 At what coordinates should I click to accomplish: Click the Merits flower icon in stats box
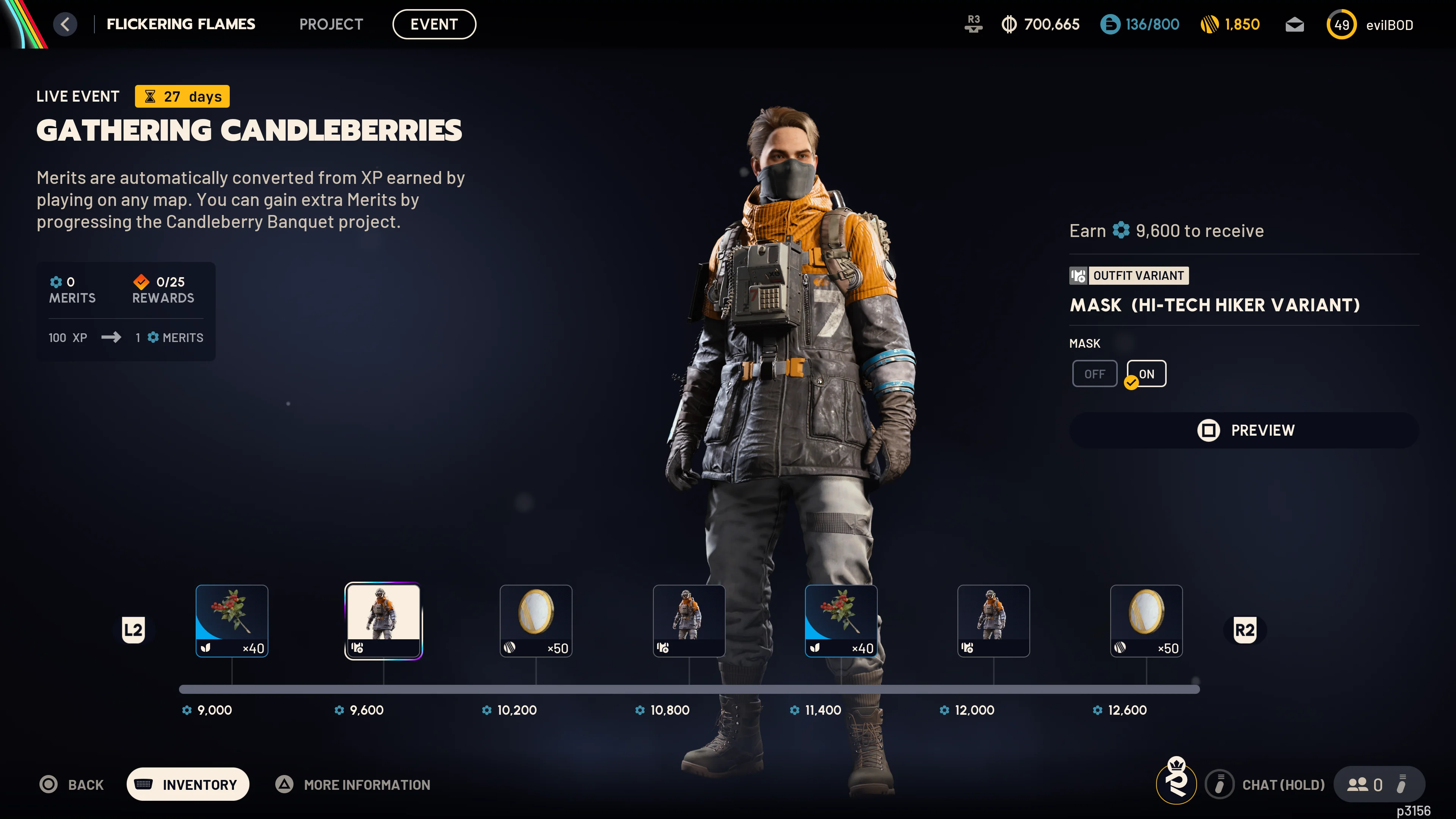(x=56, y=282)
